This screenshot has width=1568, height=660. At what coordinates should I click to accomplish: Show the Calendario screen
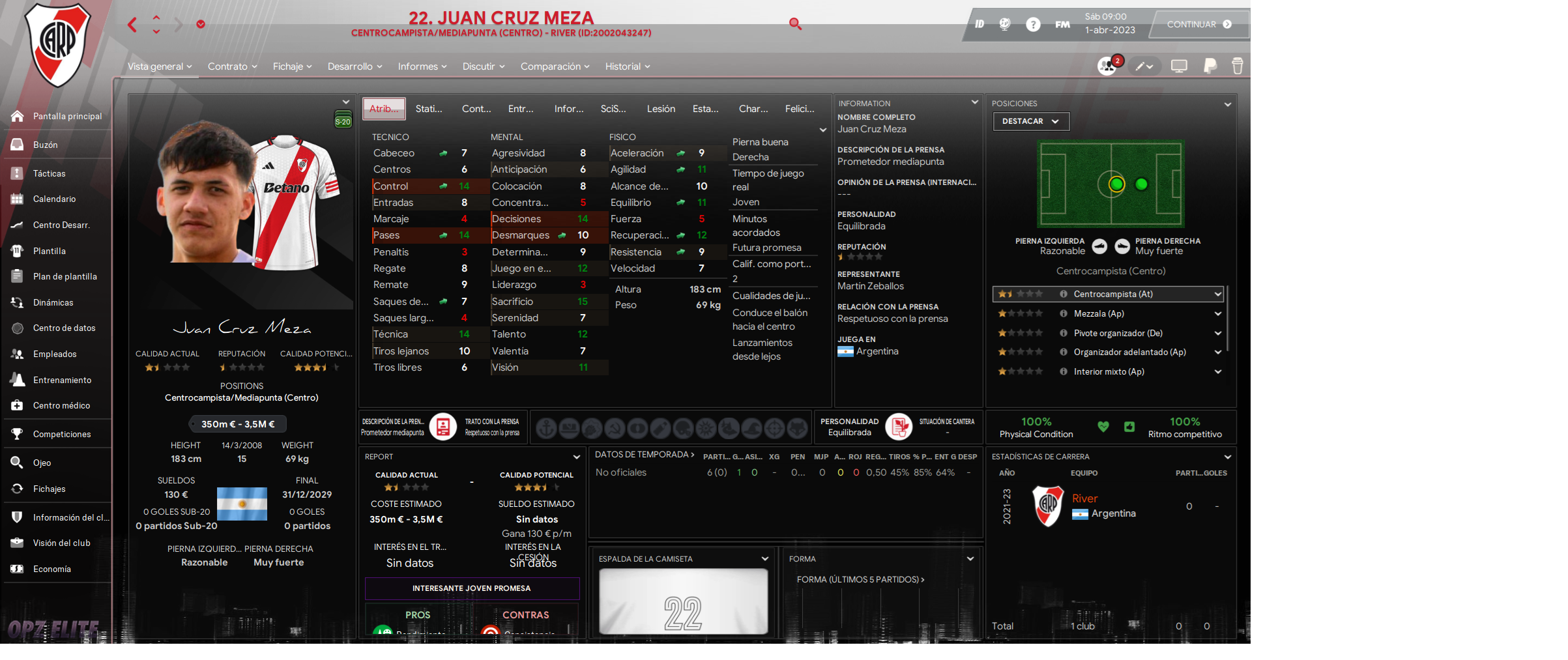coord(54,199)
